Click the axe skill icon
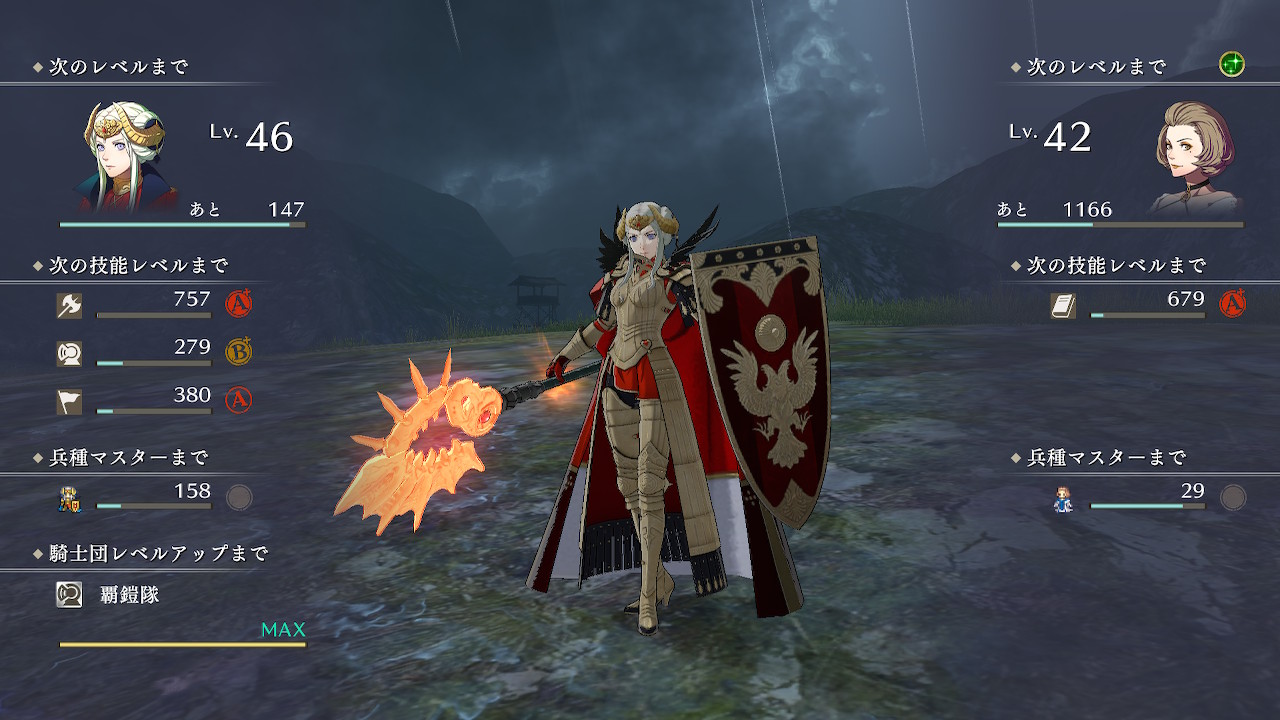This screenshot has height=720, width=1280. 69,306
